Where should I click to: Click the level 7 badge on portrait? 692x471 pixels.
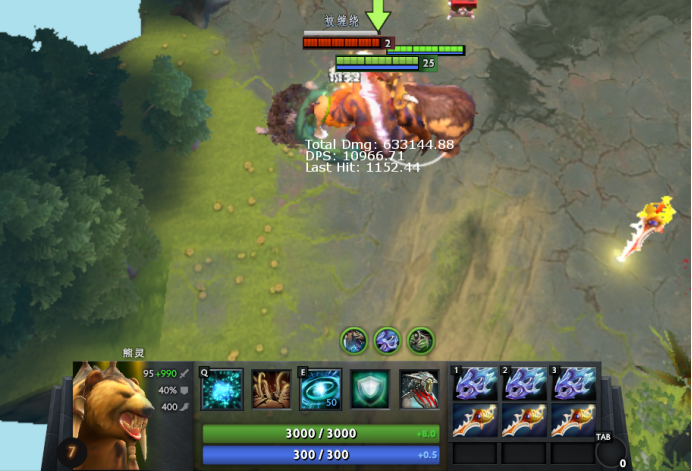72,452
